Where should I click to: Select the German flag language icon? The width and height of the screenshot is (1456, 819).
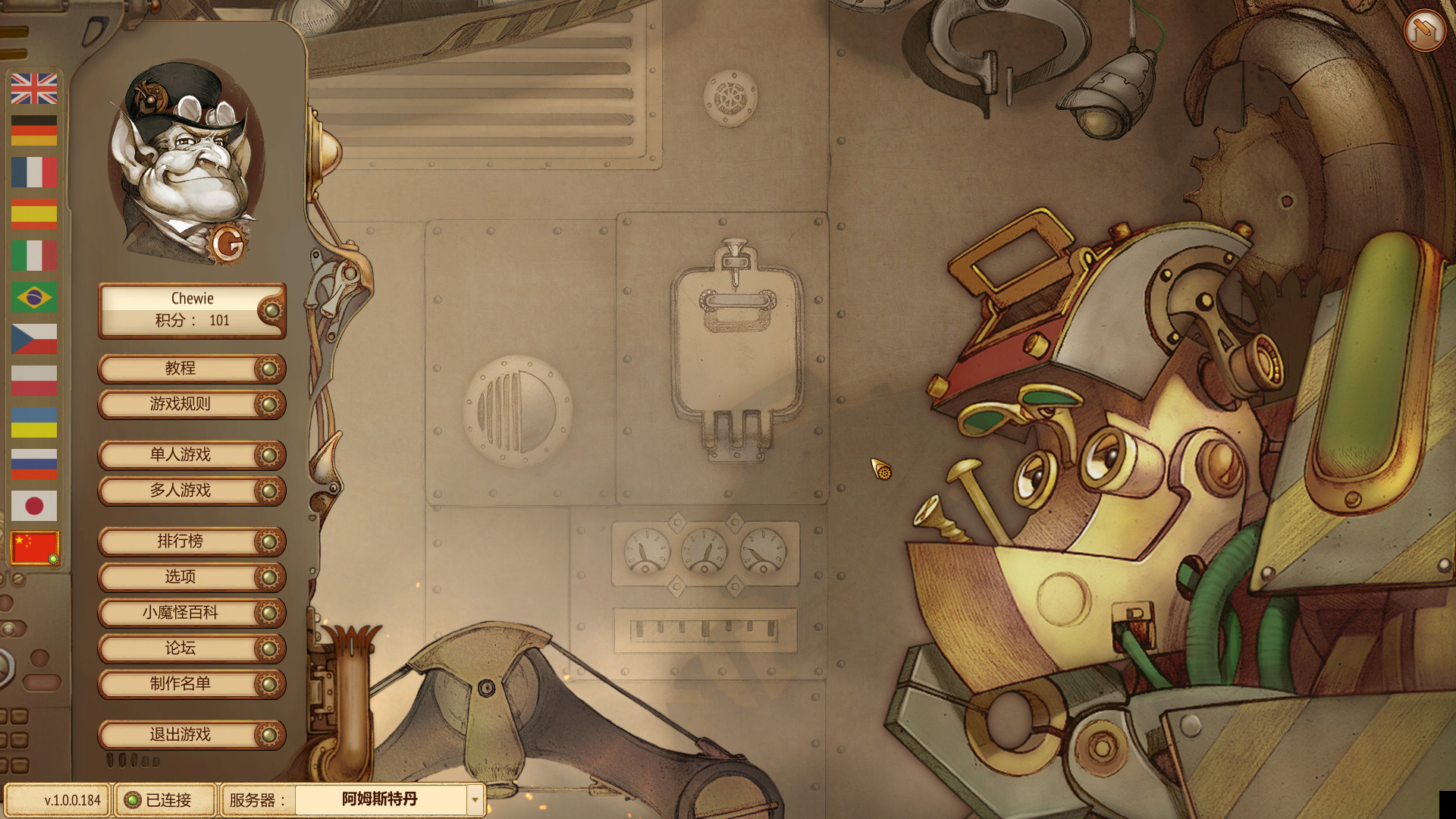(x=34, y=129)
